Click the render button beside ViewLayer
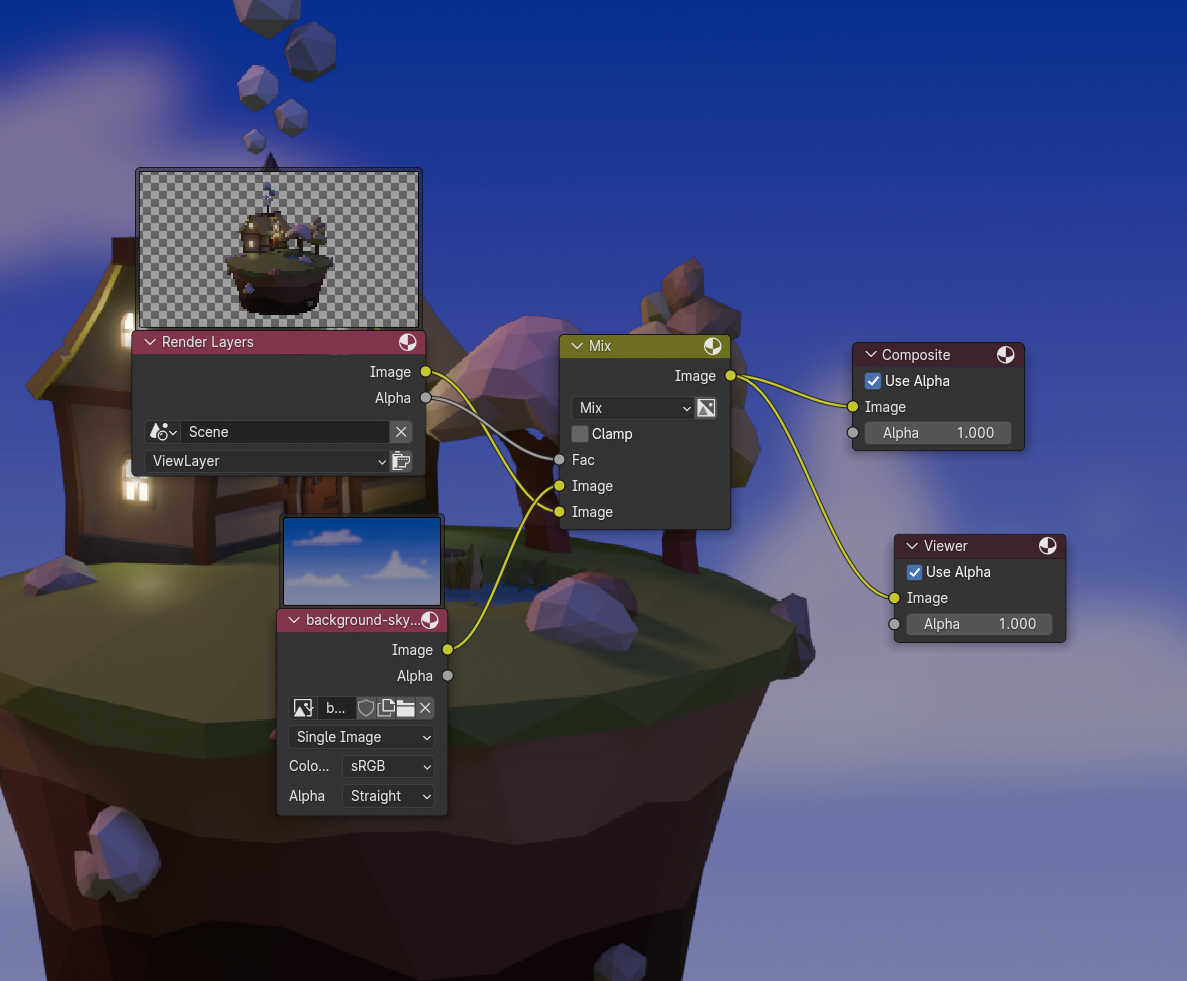The height and width of the screenshot is (981, 1187). (401, 461)
